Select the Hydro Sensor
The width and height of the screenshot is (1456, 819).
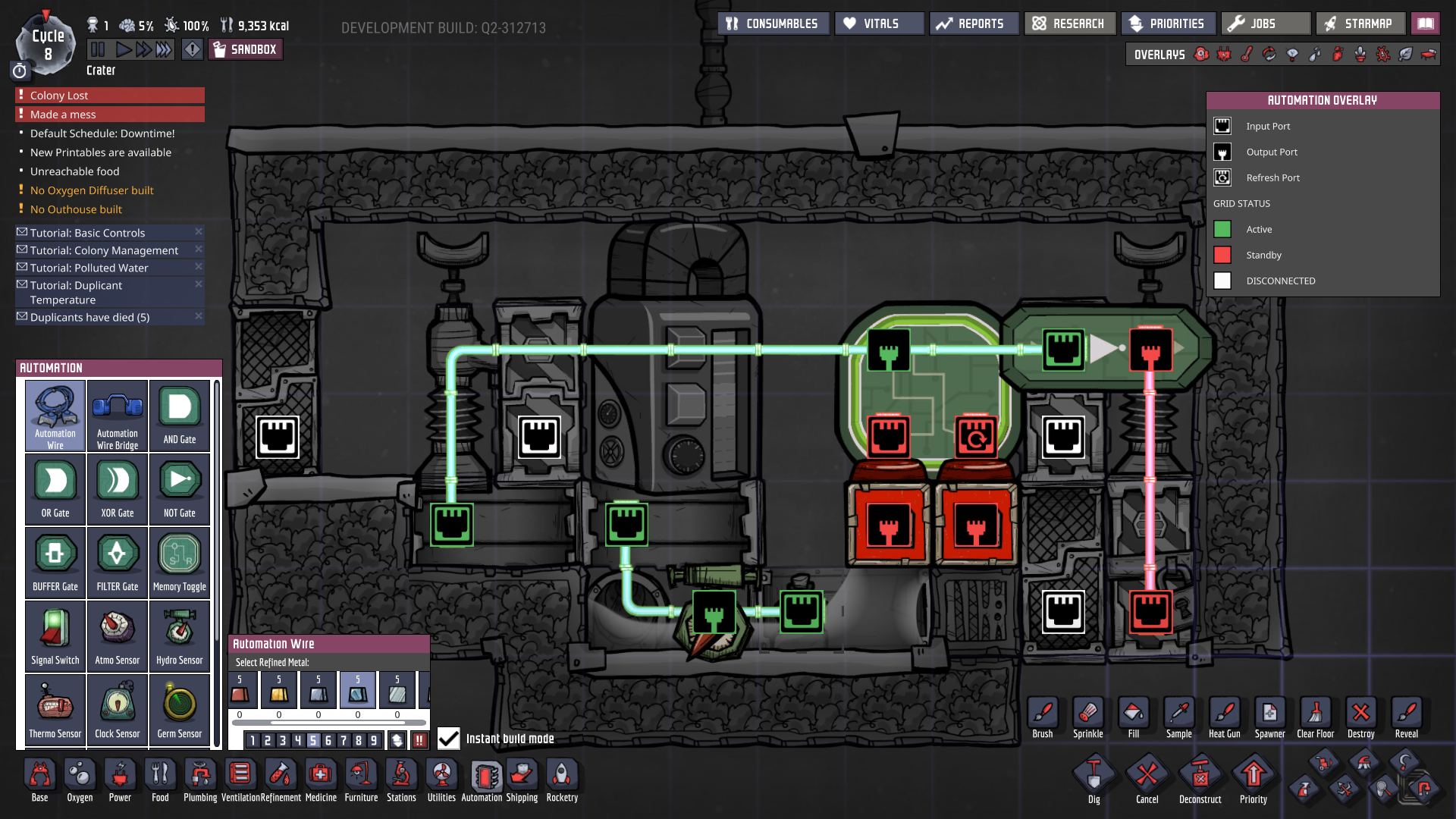pyautogui.click(x=179, y=635)
